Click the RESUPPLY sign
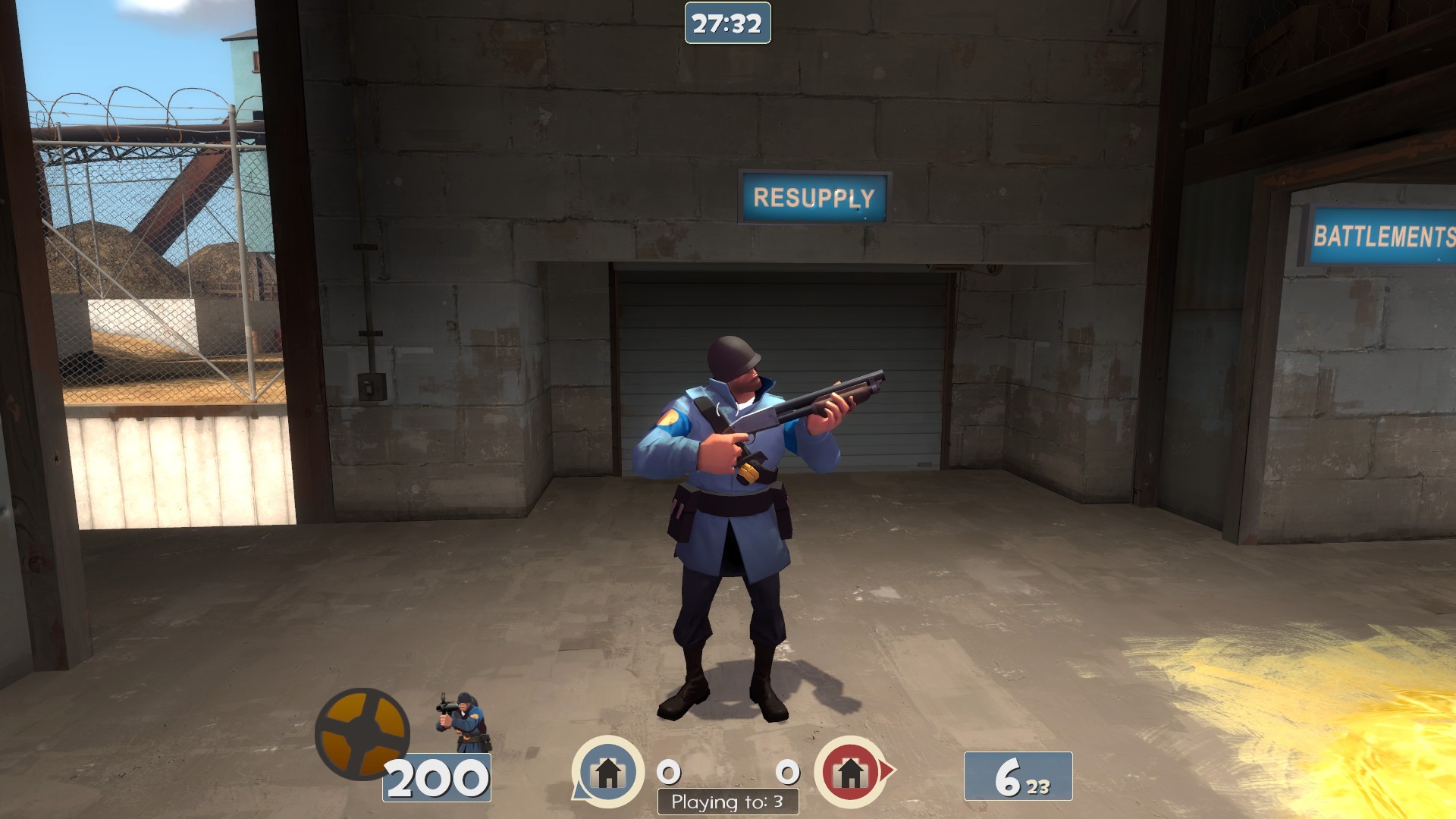 [811, 199]
